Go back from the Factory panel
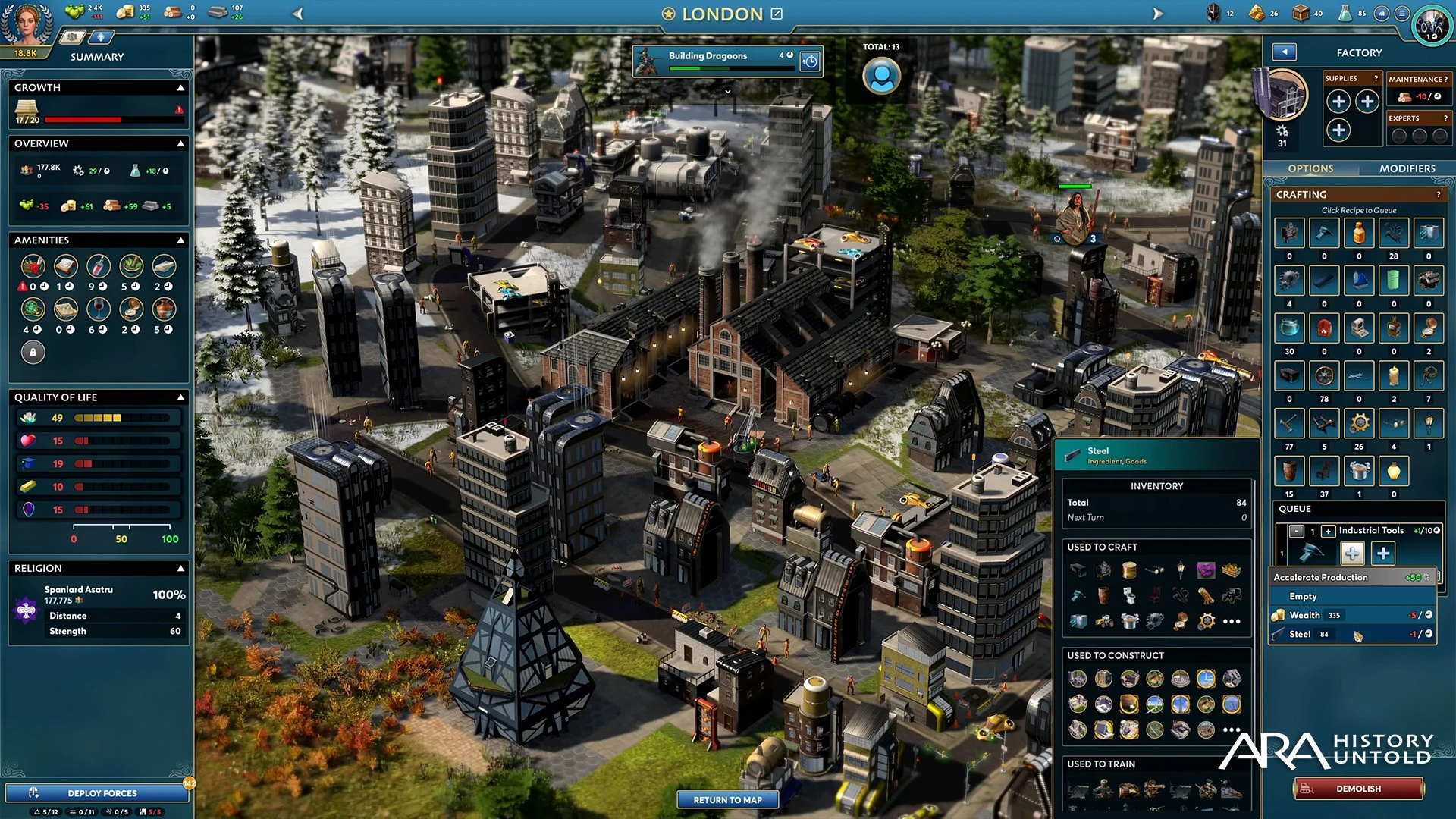The height and width of the screenshot is (819, 1456). click(x=1284, y=52)
